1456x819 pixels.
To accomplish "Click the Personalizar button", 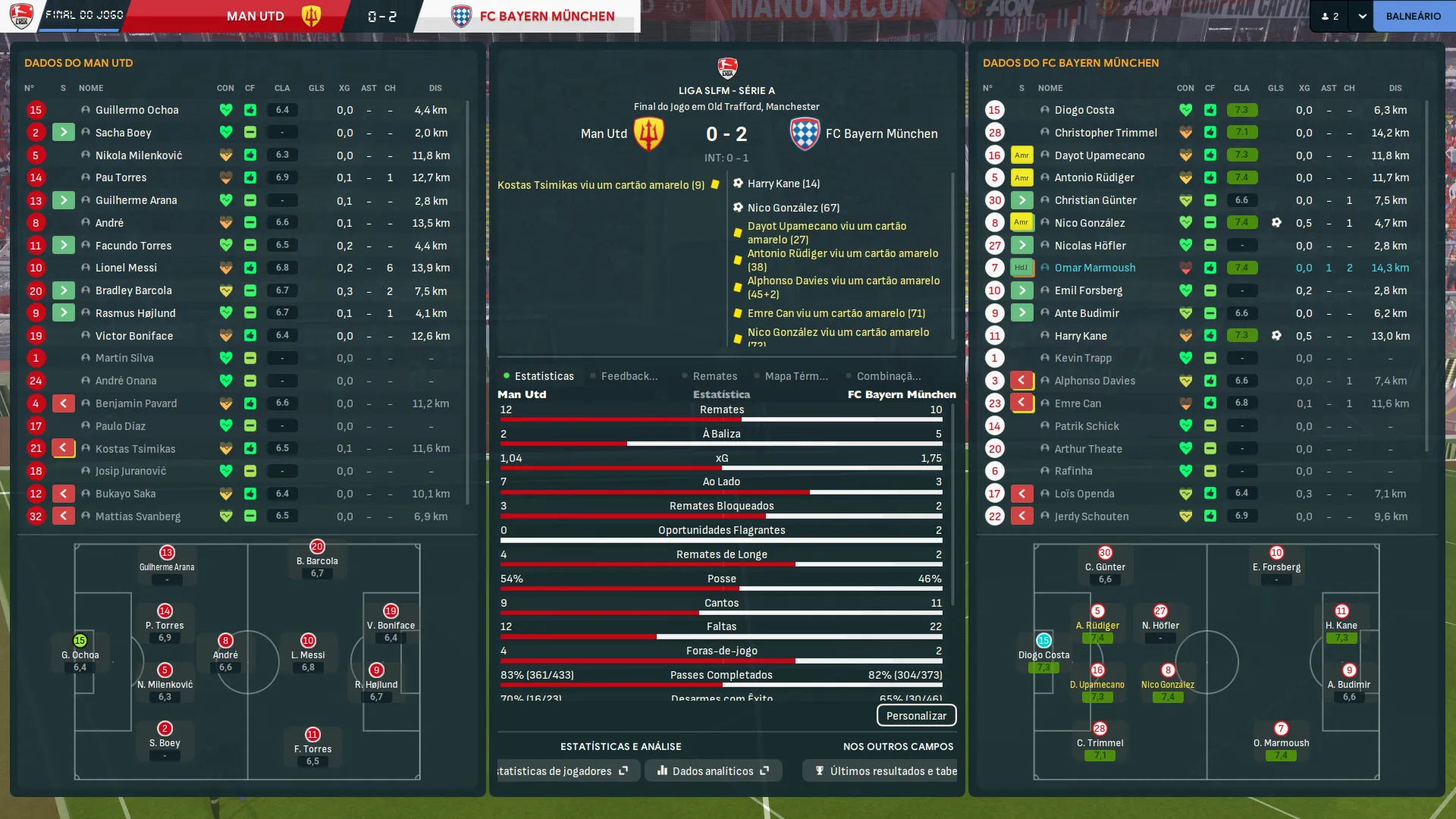I will (x=916, y=716).
